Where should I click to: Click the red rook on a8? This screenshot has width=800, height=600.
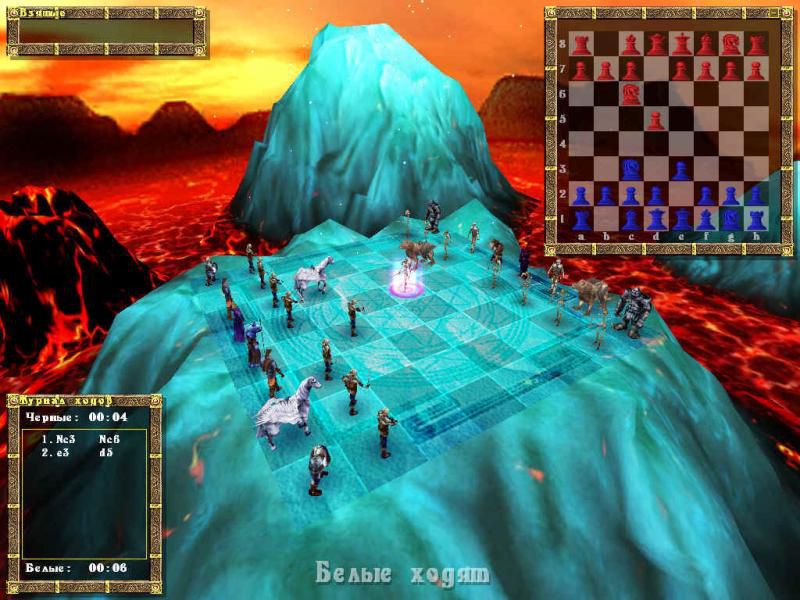581,45
